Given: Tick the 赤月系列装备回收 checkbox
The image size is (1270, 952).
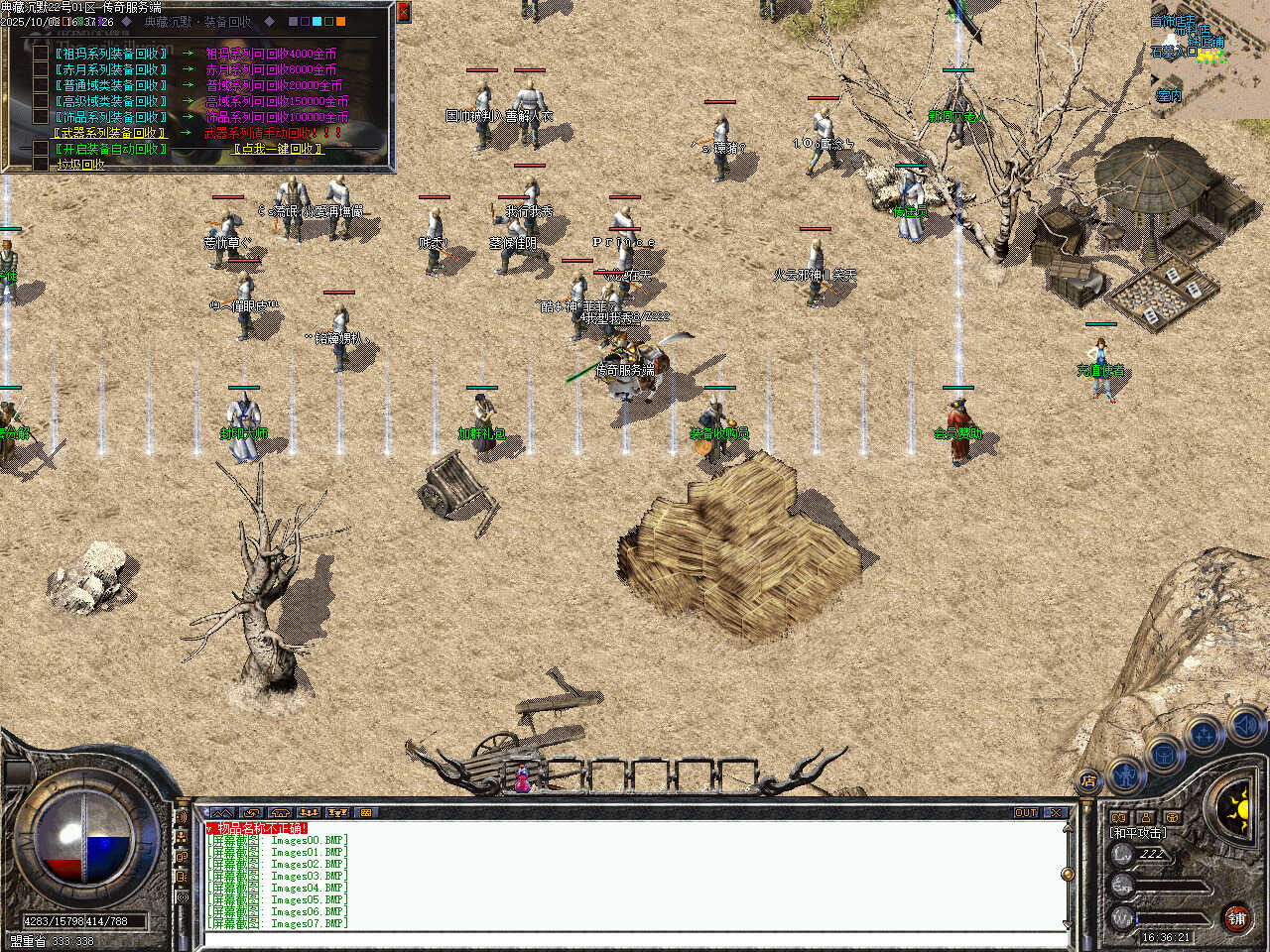Looking at the screenshot, I should (41, 69).
